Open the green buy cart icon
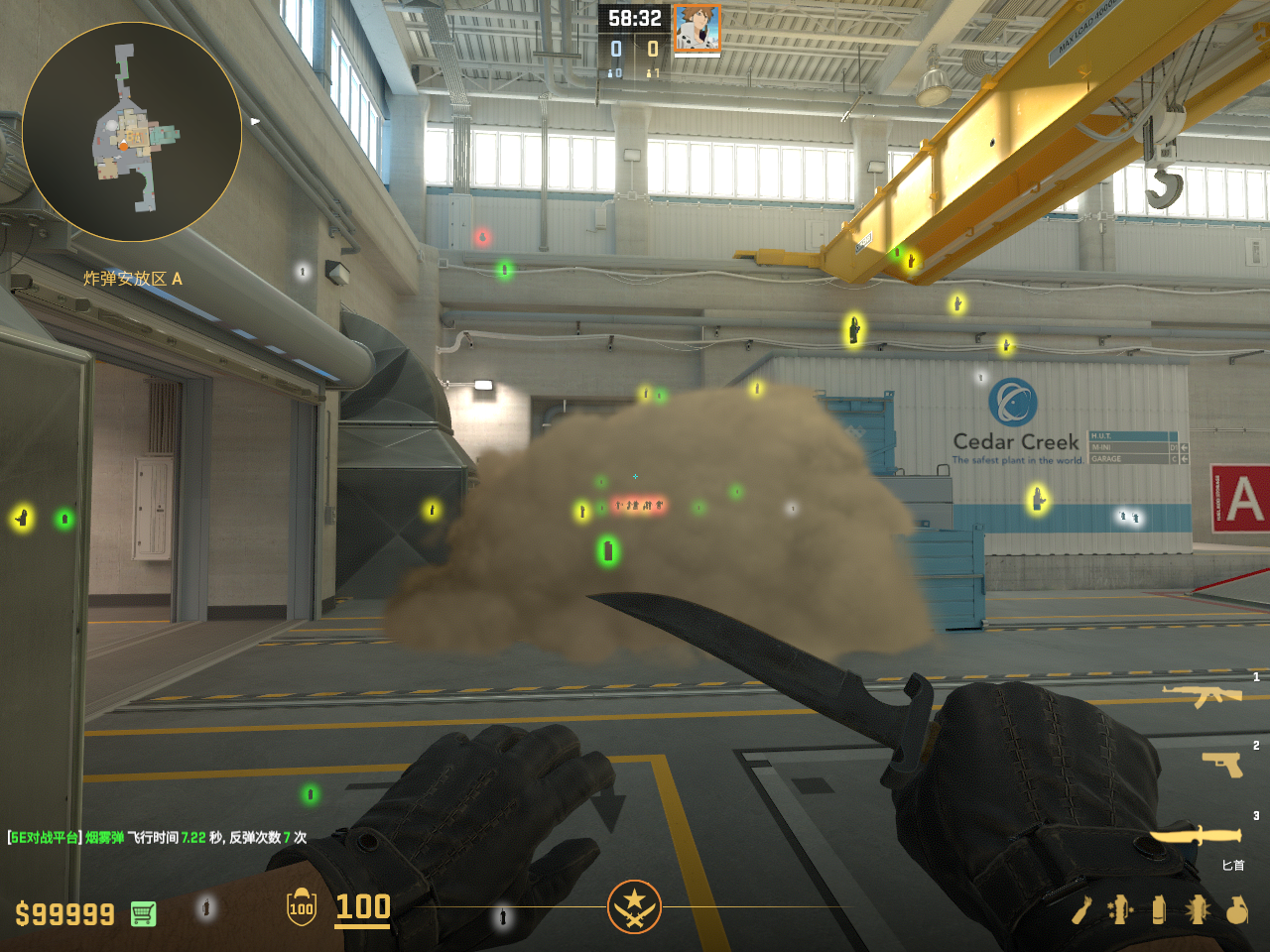Screen dimensions: 1270x952 (x=143, y=913)
